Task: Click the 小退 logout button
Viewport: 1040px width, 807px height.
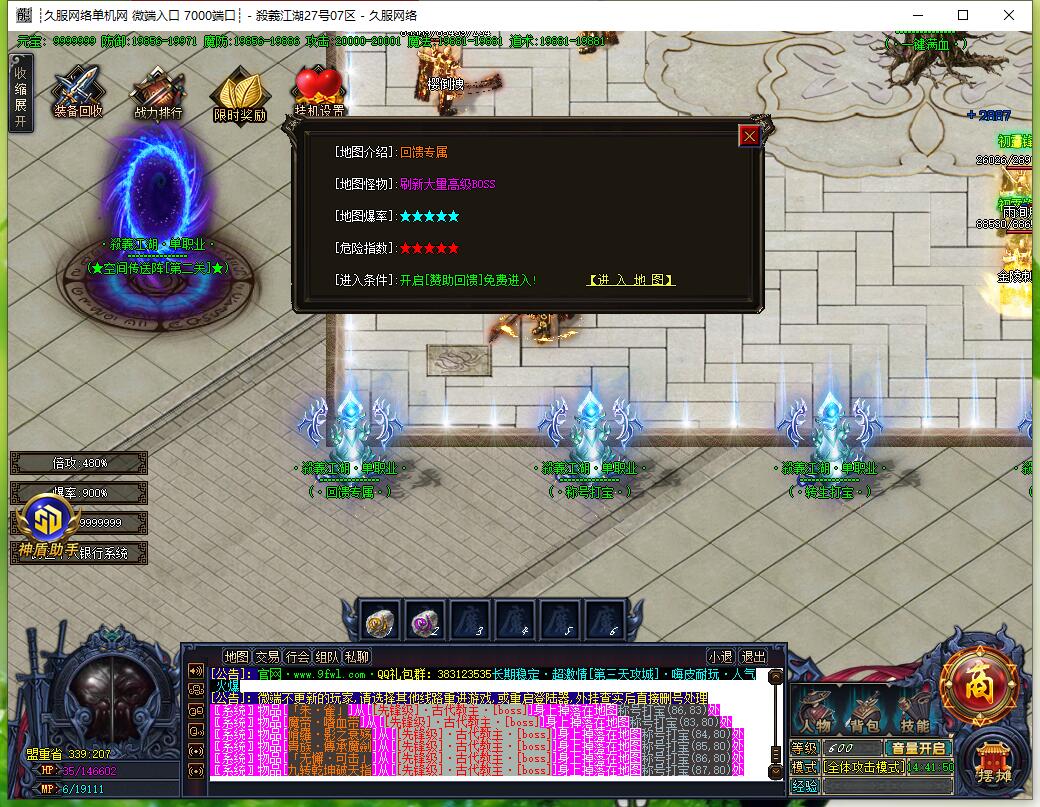Action: [720, 657]
